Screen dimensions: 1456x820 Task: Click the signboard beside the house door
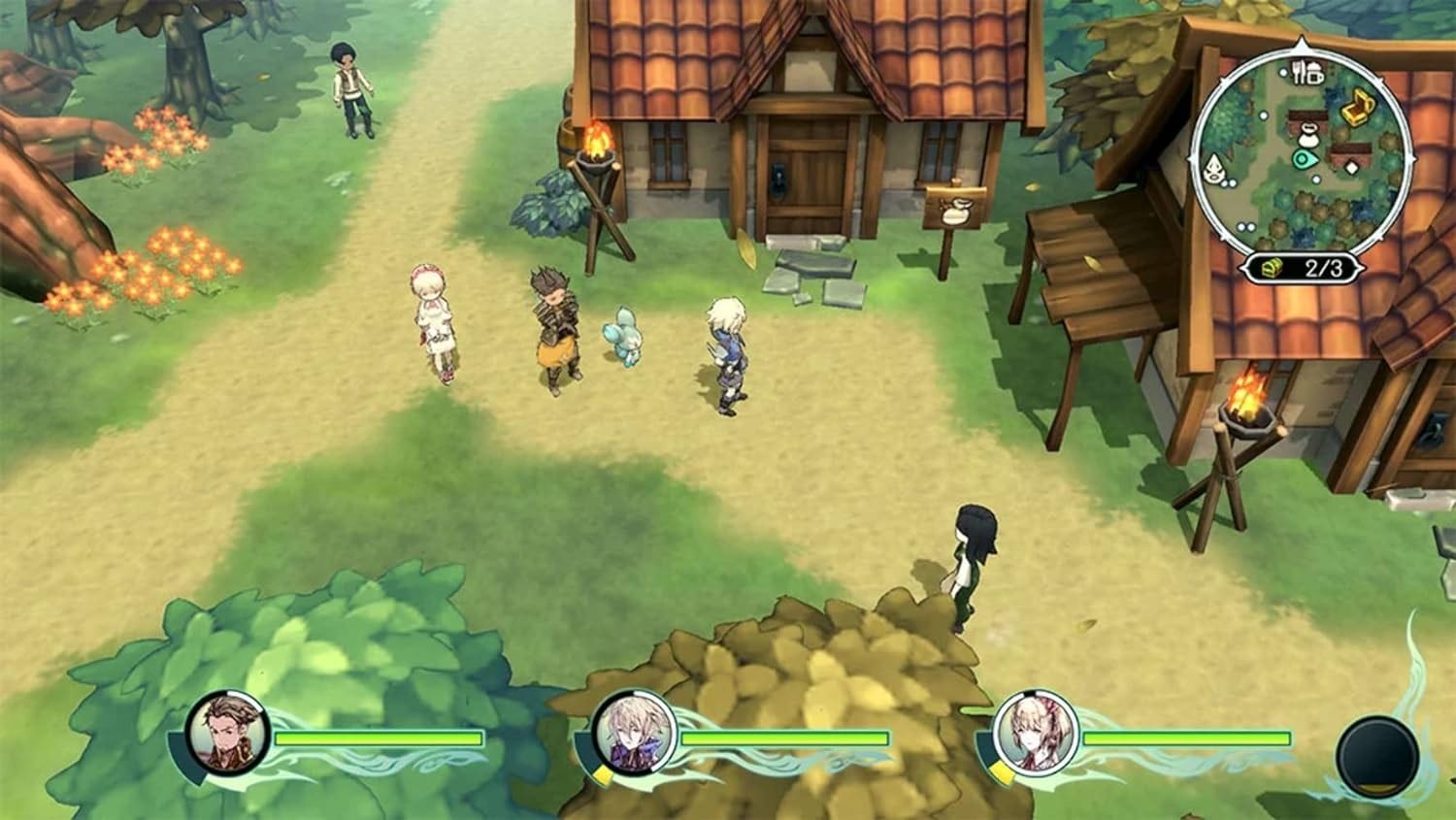[x=952, y=211]
